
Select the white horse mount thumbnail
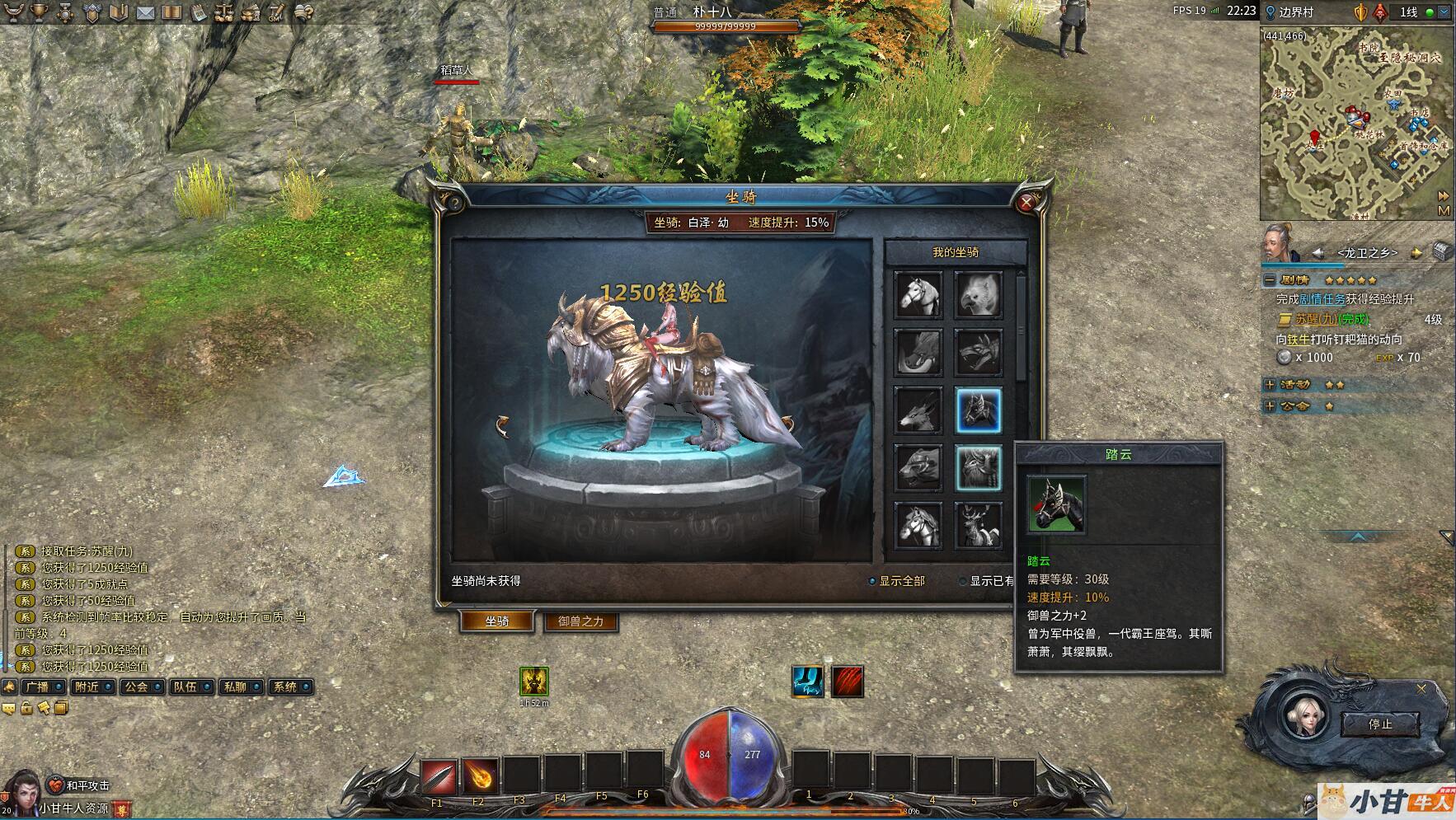point(918,294)
